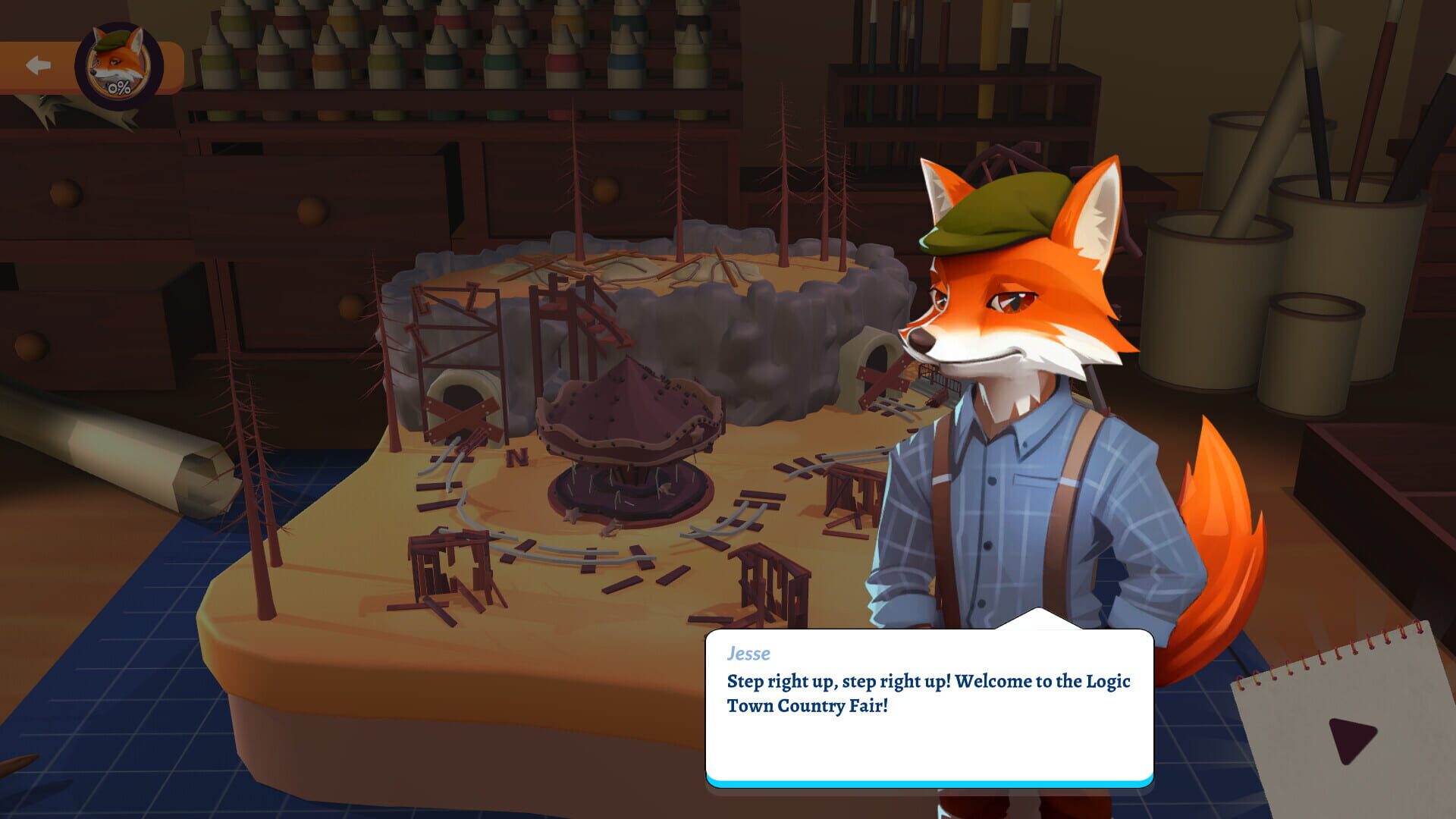Click the paint bottle rack on the shelf
The width and height of the screenshot is (1456, 819).
pos(455,53)
